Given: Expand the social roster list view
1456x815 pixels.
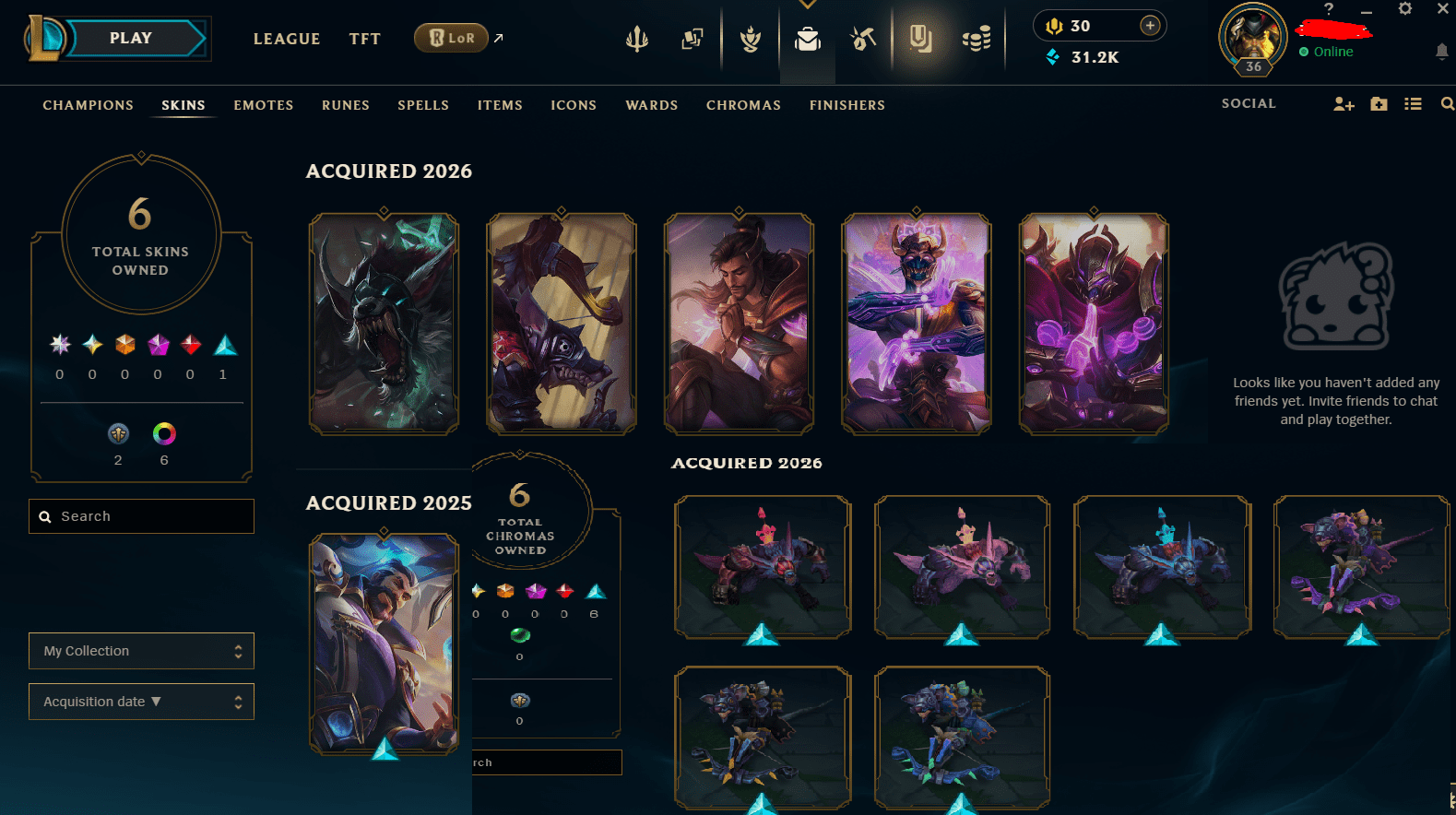Looking at the screenshot, I should coord(1414,104).
